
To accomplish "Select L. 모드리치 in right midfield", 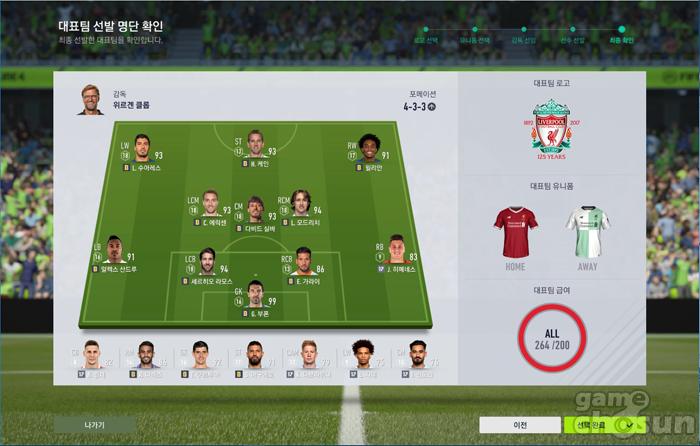I will [301, 207].
